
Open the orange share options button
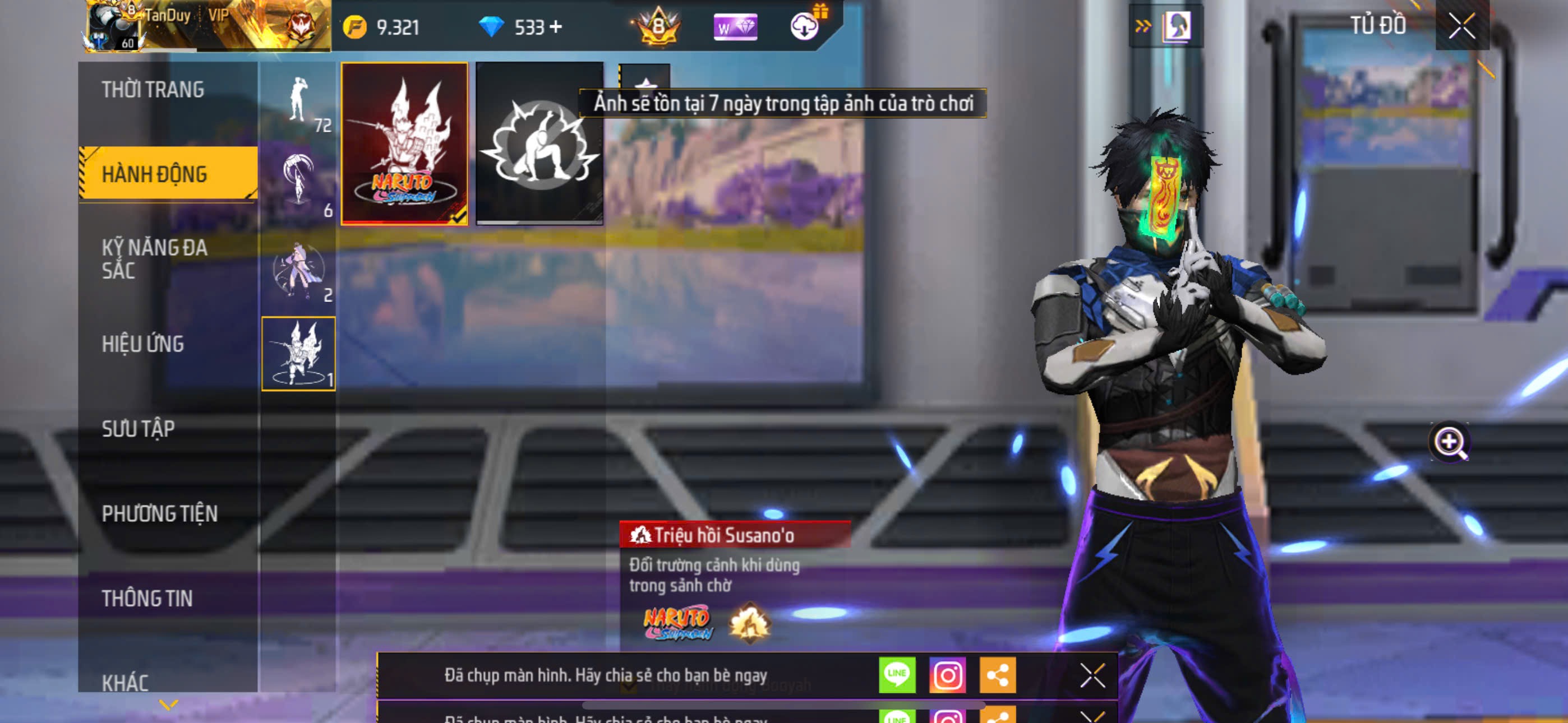pyautogui.click(x=997, y=674)
